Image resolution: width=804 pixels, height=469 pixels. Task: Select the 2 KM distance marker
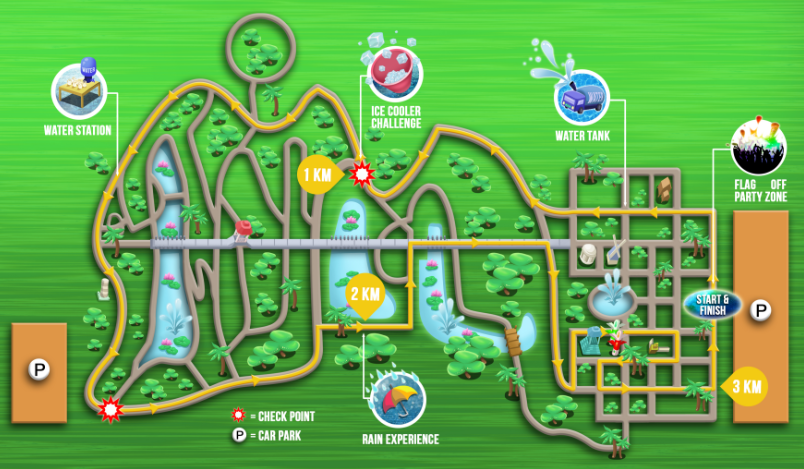362,295
